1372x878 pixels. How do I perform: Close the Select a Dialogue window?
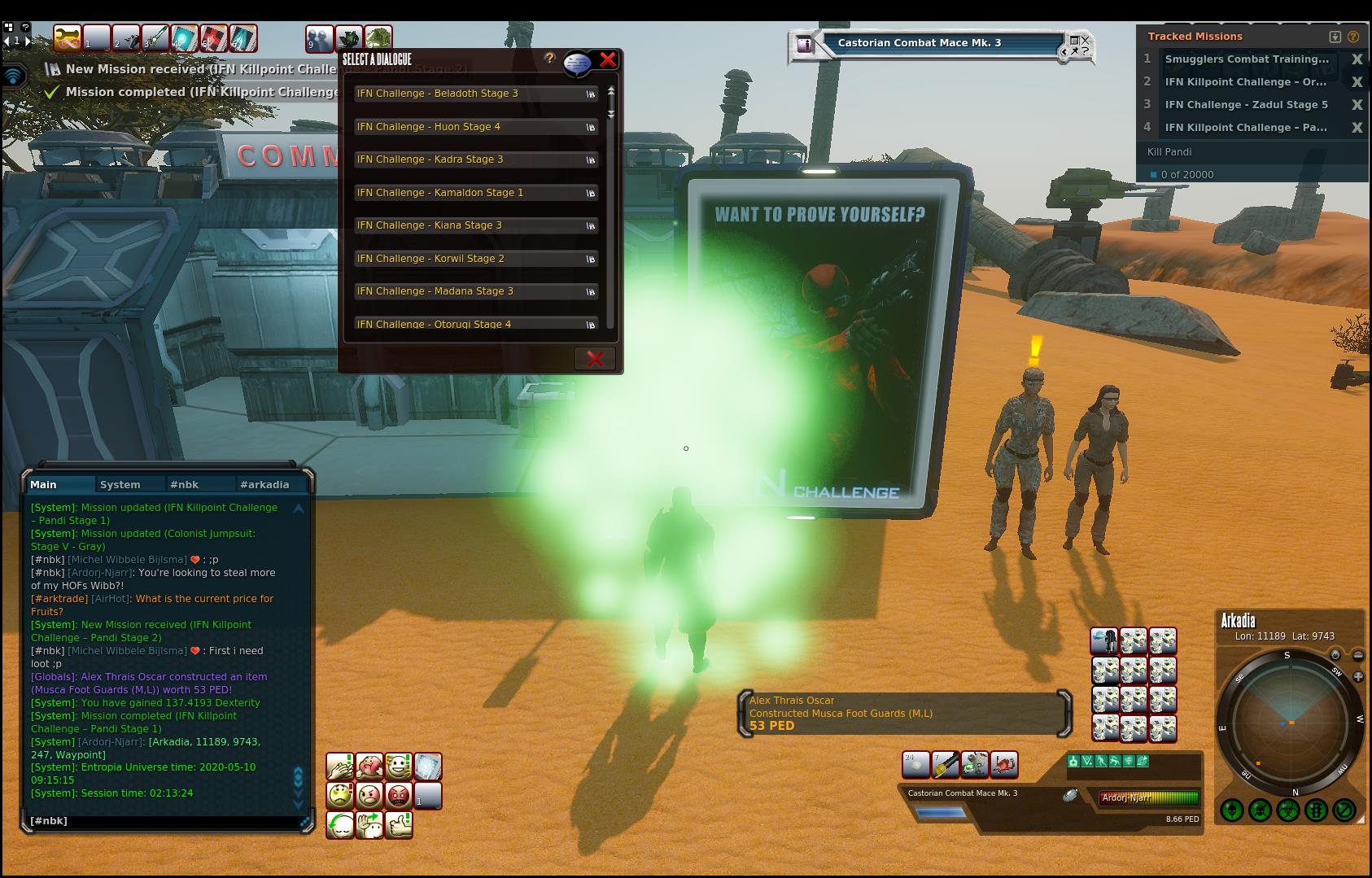(608, 59)
